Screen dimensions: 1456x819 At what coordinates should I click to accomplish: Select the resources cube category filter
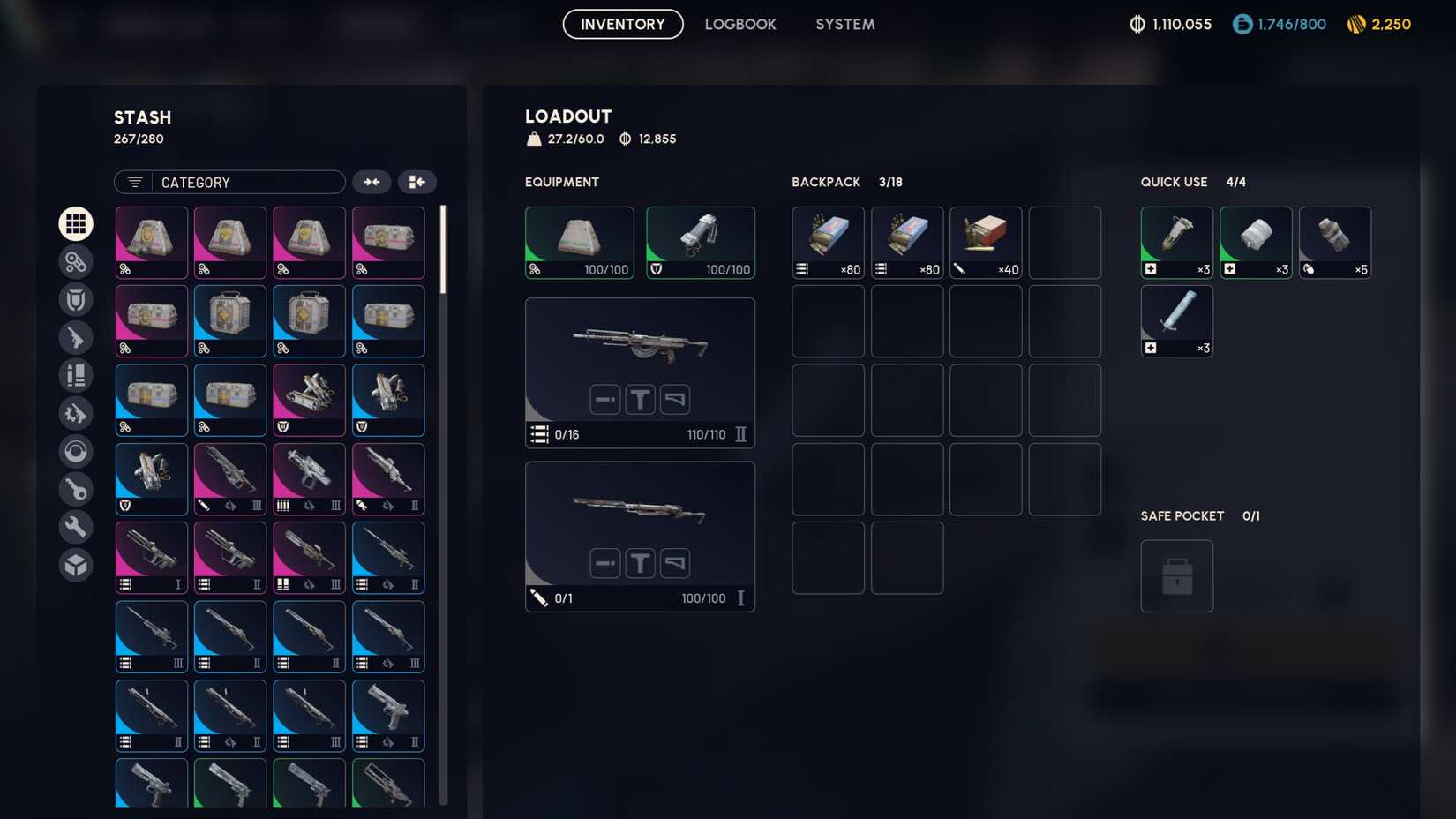76,565
